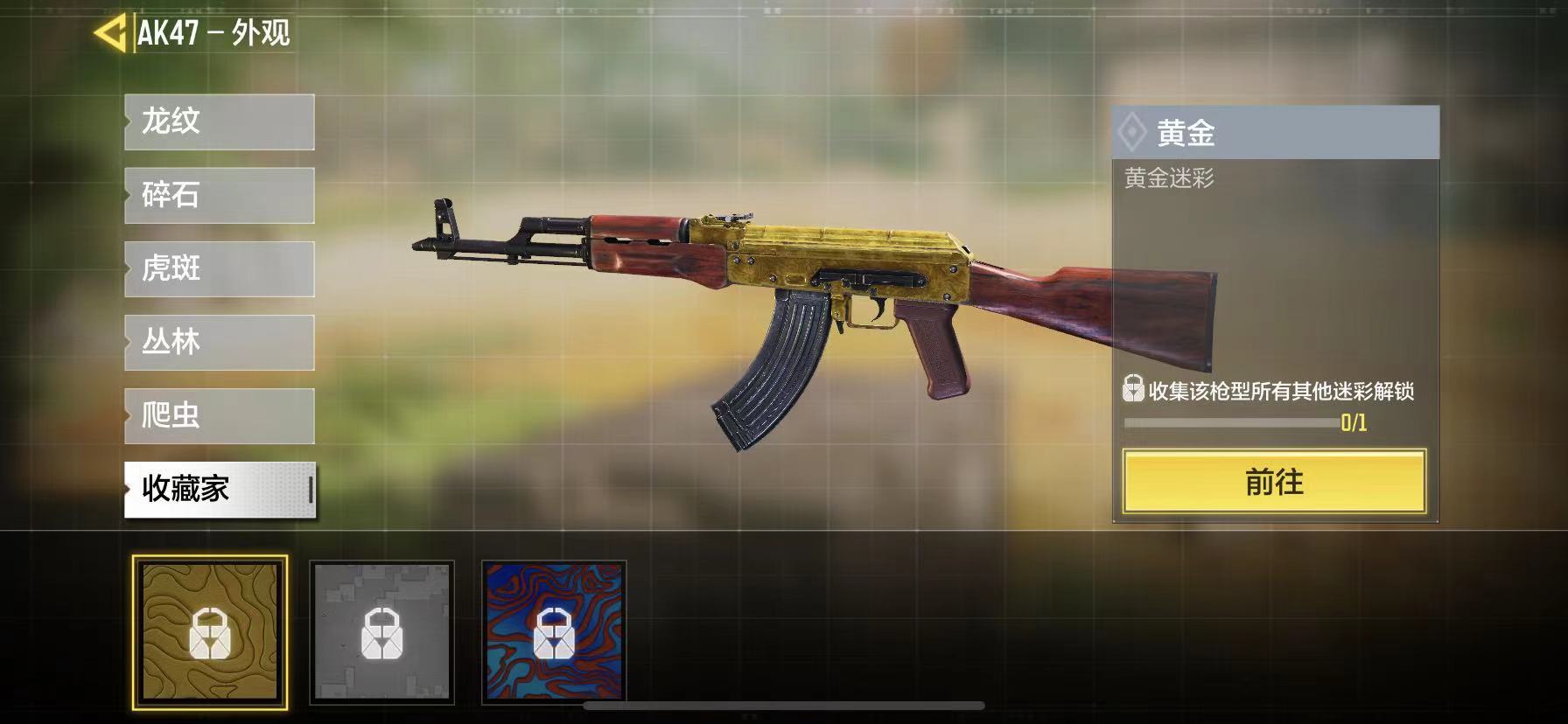This screenshot has height=724, width=1568.
Task: Click the yellow 前往 button
Action: [x=1274, y=482]
